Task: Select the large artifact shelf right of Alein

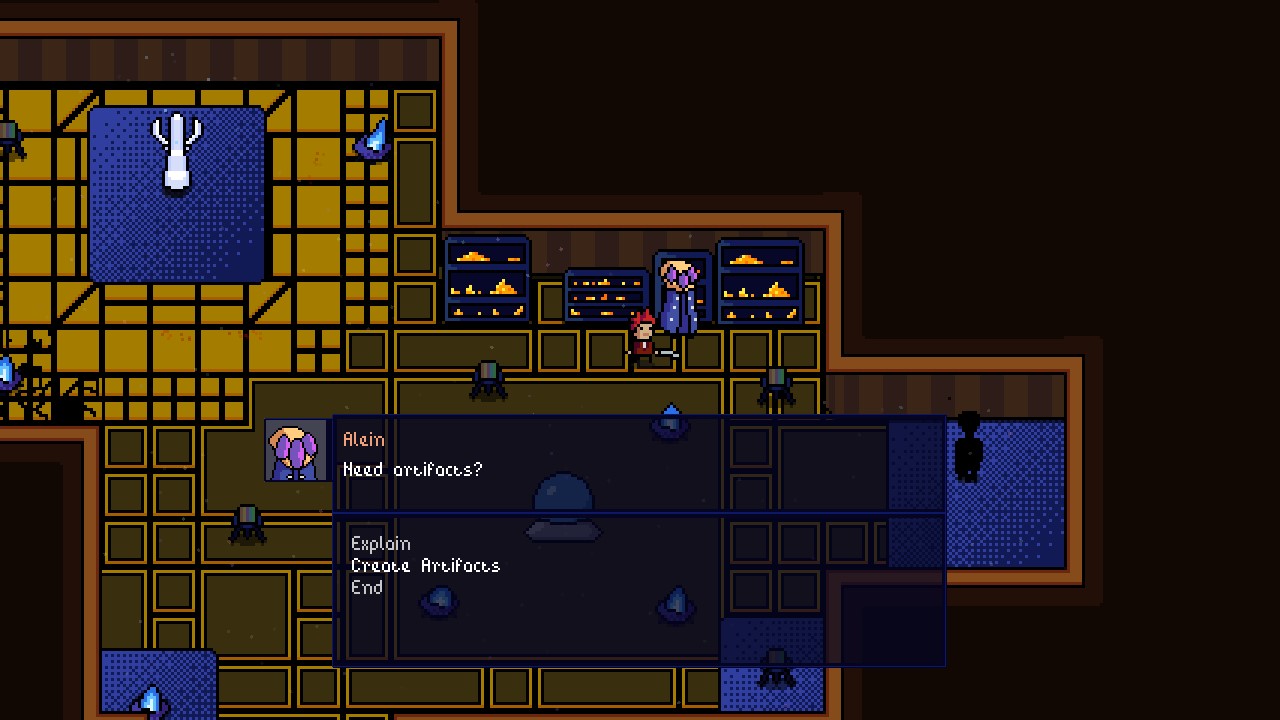Action: click(760, 280)
